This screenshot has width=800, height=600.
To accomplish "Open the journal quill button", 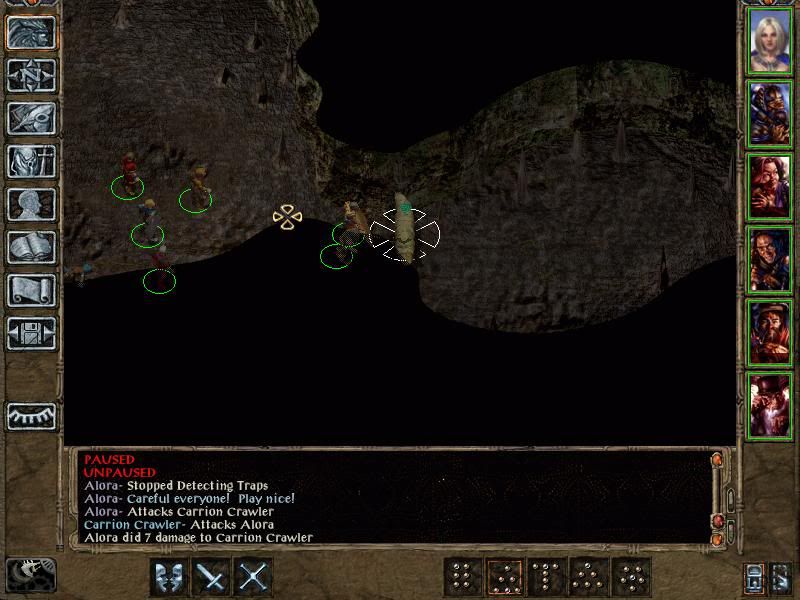I will click(32, 118).
